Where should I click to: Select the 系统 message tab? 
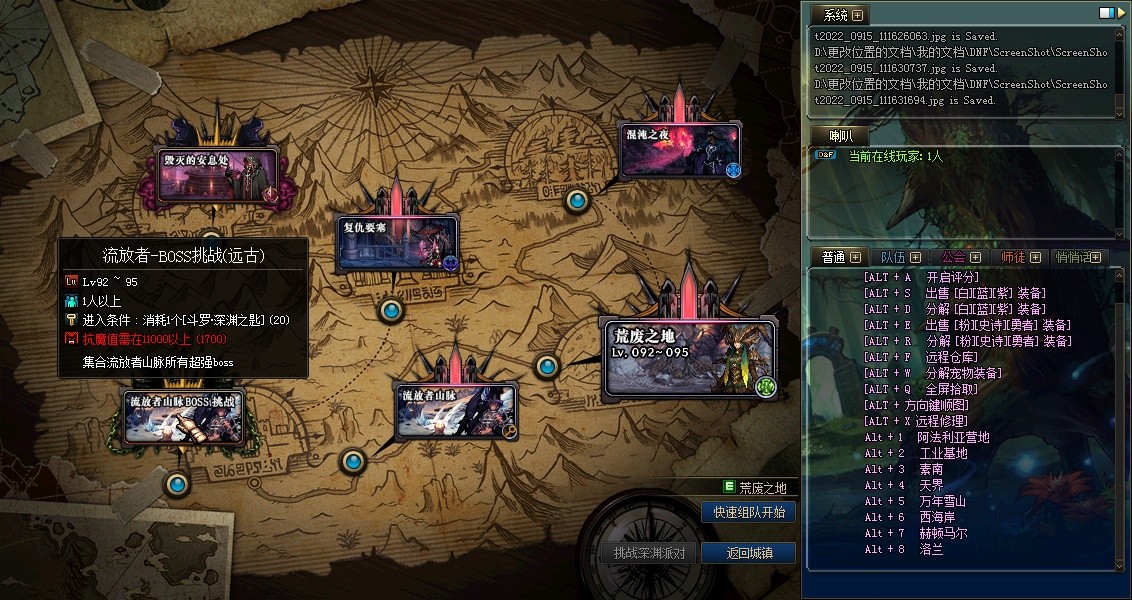(835, 15)
